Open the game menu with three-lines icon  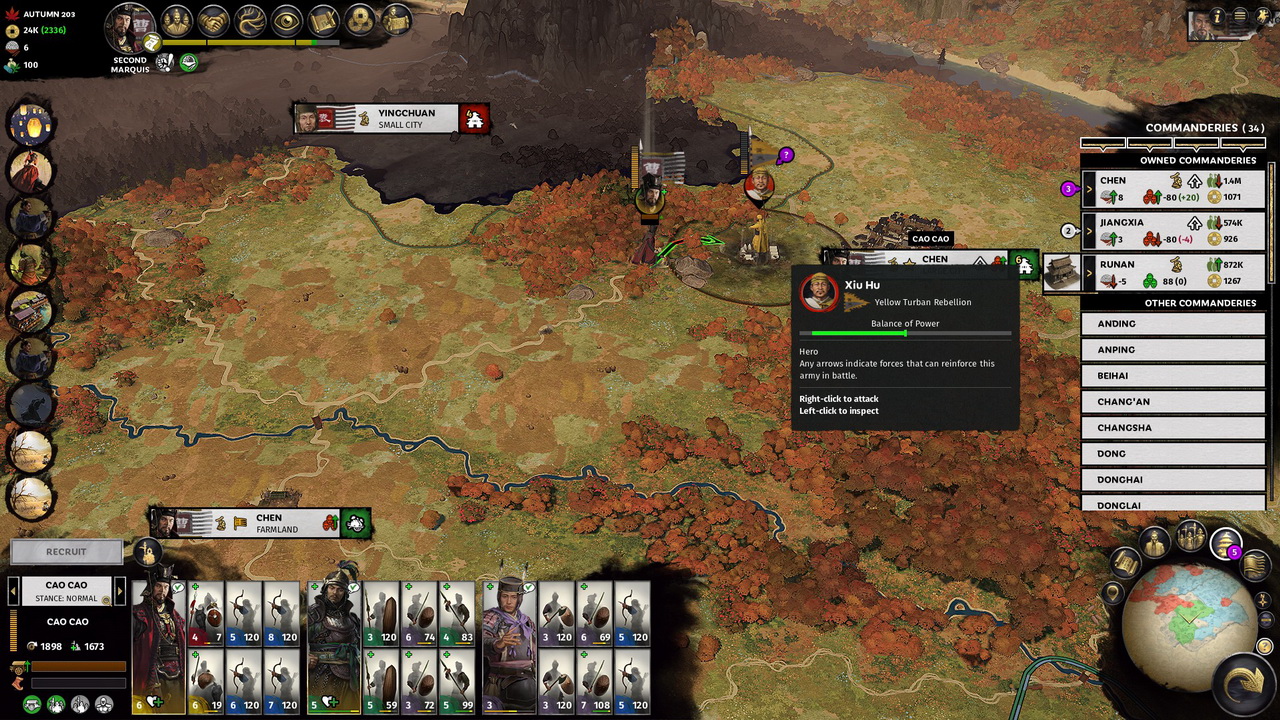[x=1239, y=17]
